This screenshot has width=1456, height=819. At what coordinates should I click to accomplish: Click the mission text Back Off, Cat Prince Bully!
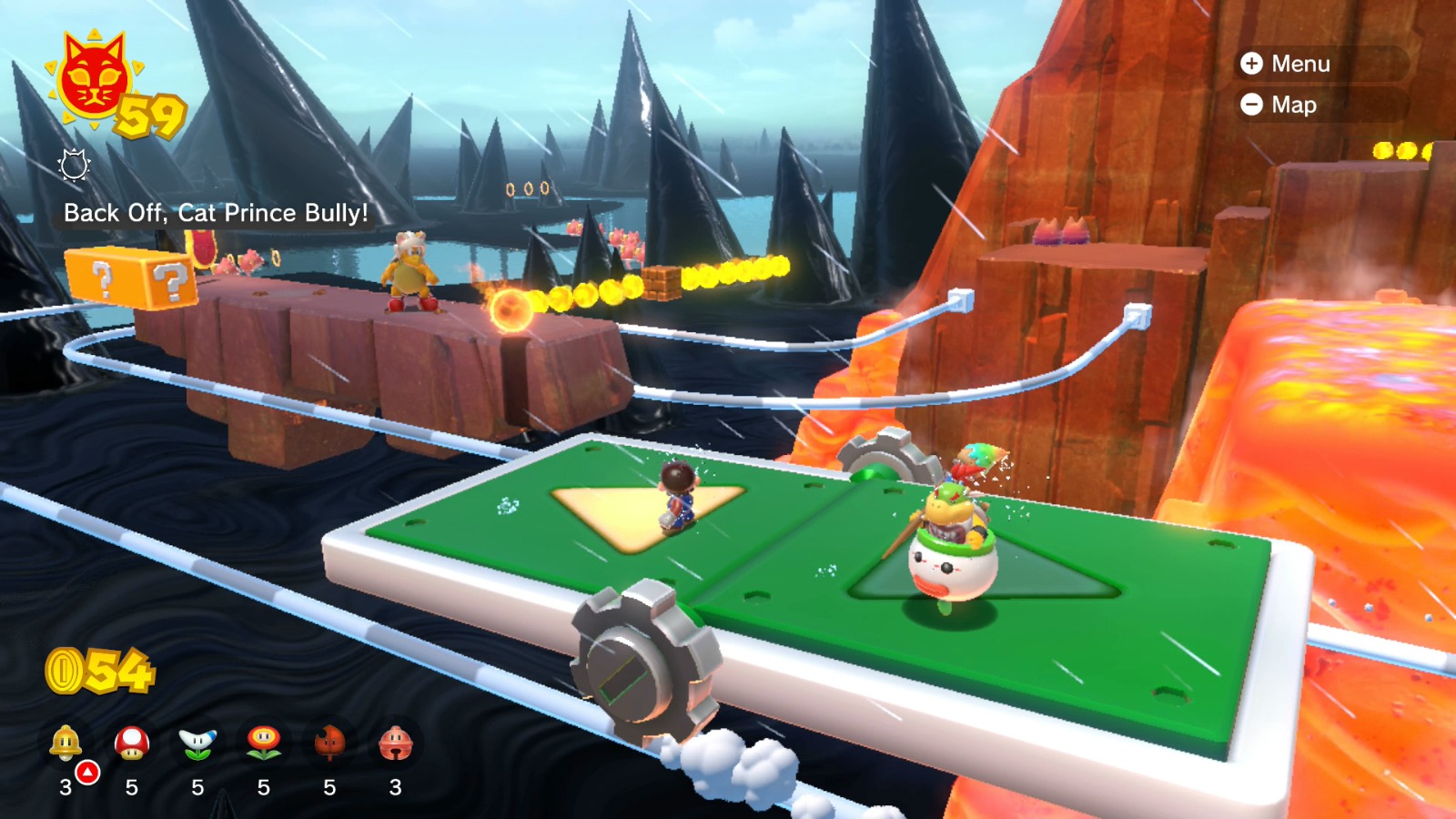tap(216, 214)
